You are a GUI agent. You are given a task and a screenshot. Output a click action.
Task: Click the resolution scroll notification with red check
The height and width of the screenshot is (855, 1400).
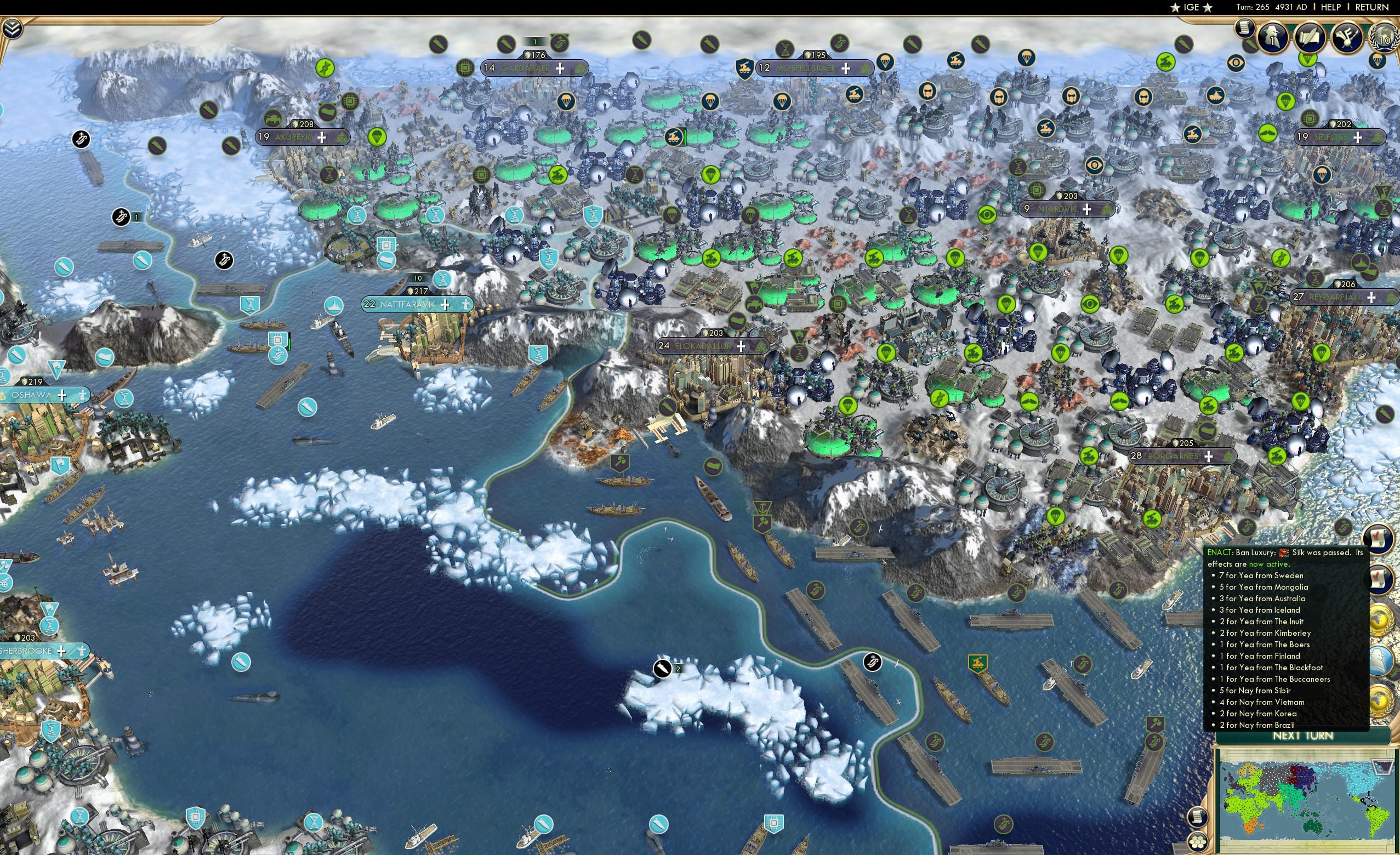click(1380, 540)
